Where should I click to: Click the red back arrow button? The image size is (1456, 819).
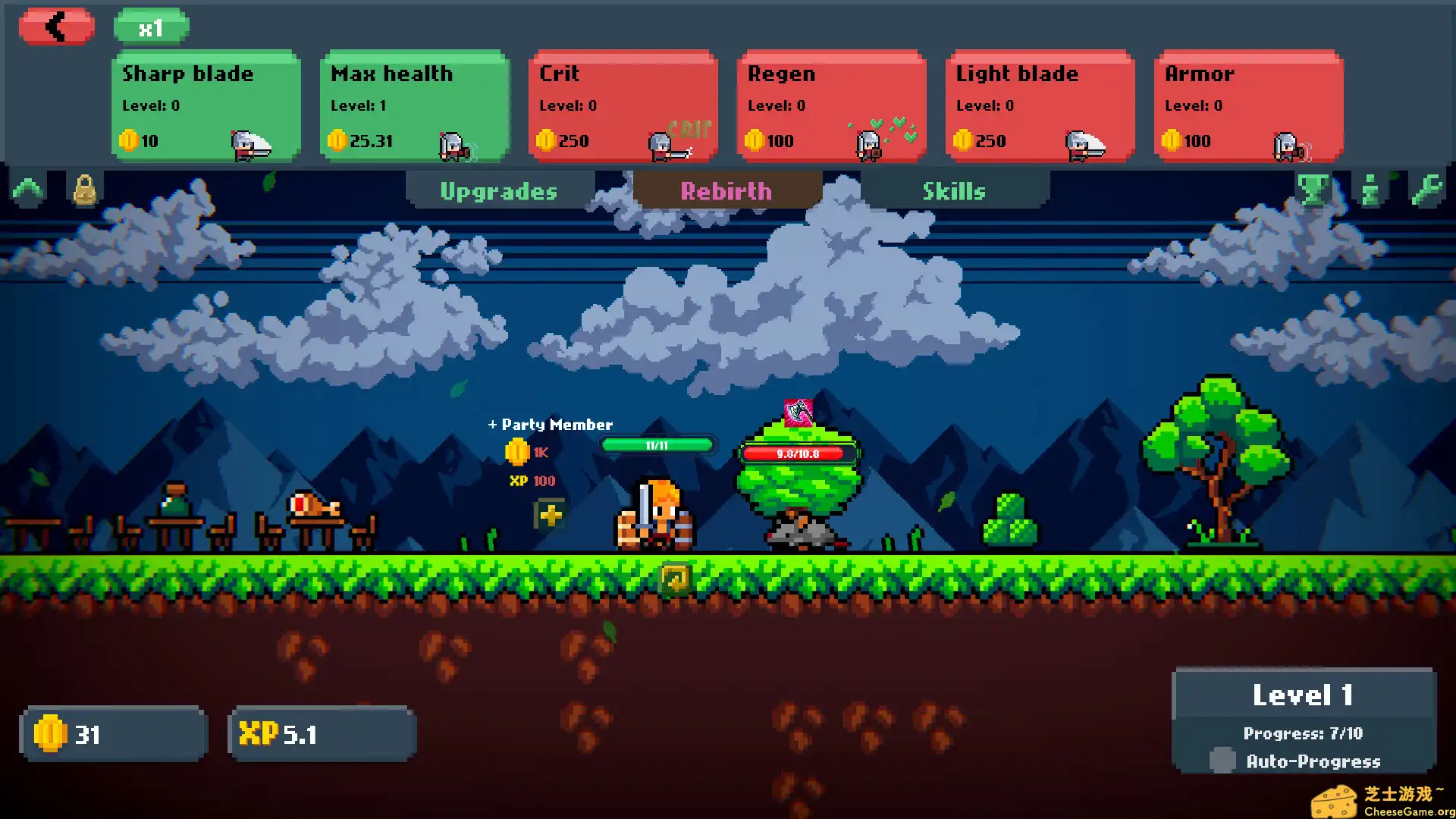57,27
